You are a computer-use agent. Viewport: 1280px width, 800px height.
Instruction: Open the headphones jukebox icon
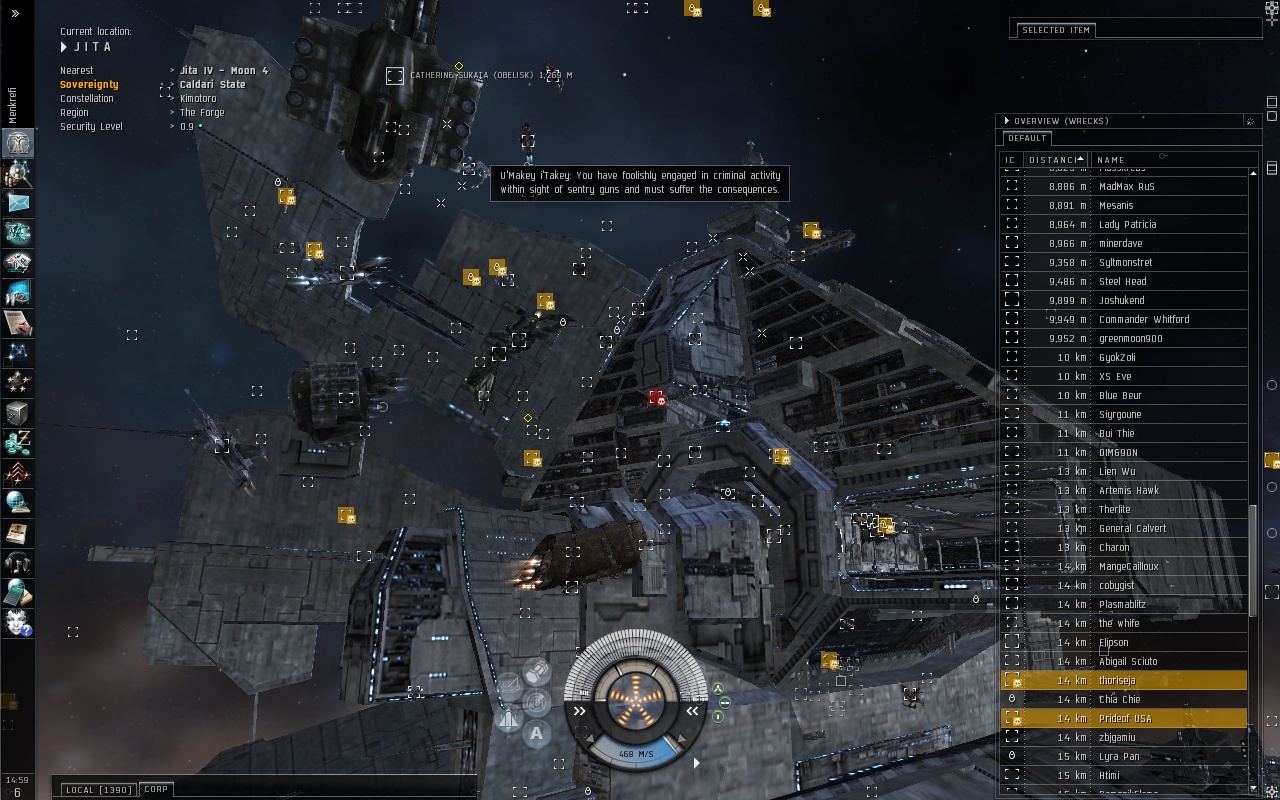17,562
